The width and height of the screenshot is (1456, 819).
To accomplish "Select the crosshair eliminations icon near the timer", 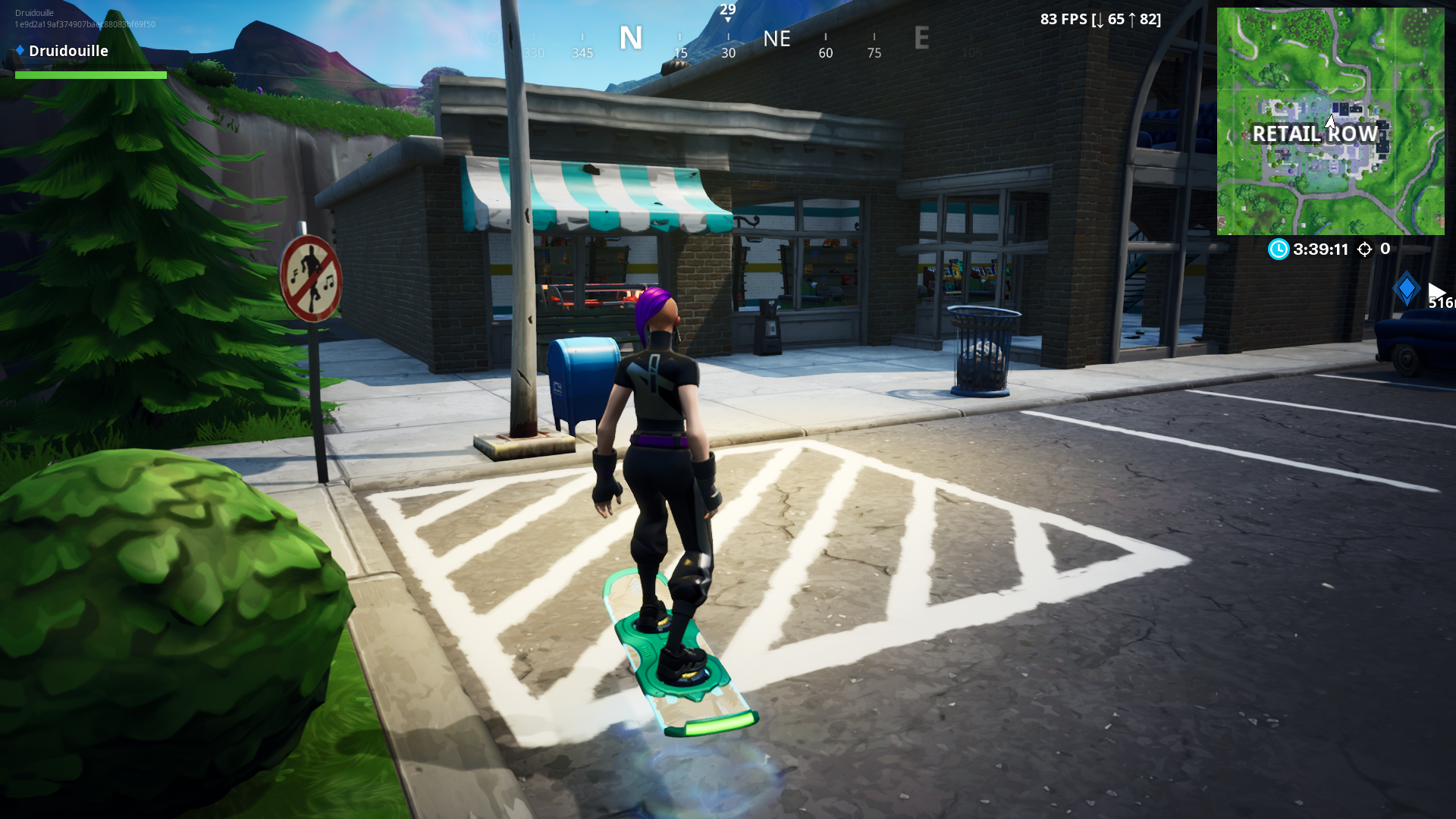I will [1364, 249].
